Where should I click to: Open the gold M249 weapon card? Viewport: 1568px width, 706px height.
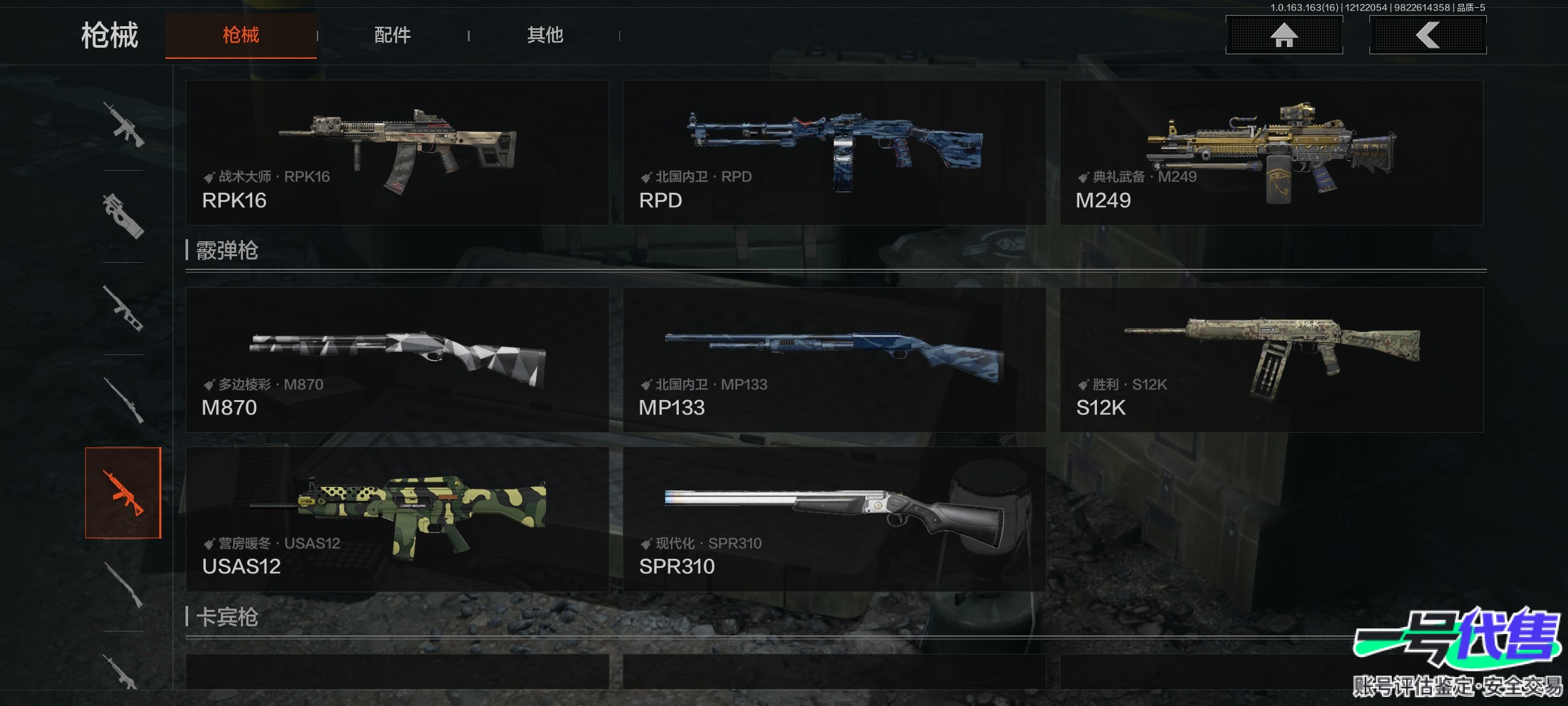tap(1271, 152)
